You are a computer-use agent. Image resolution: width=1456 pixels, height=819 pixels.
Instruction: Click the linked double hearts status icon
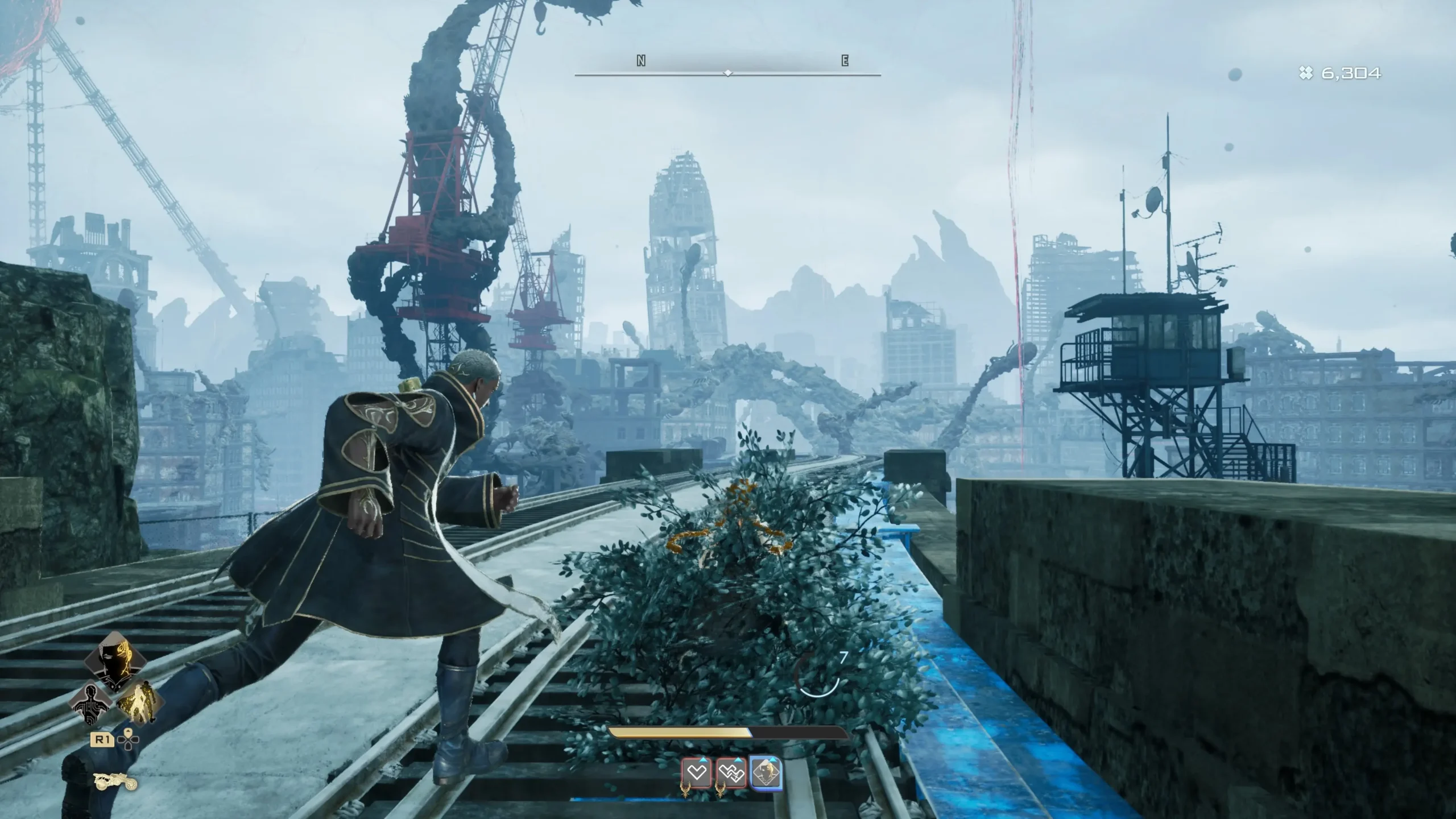click(x=731, y=773)
